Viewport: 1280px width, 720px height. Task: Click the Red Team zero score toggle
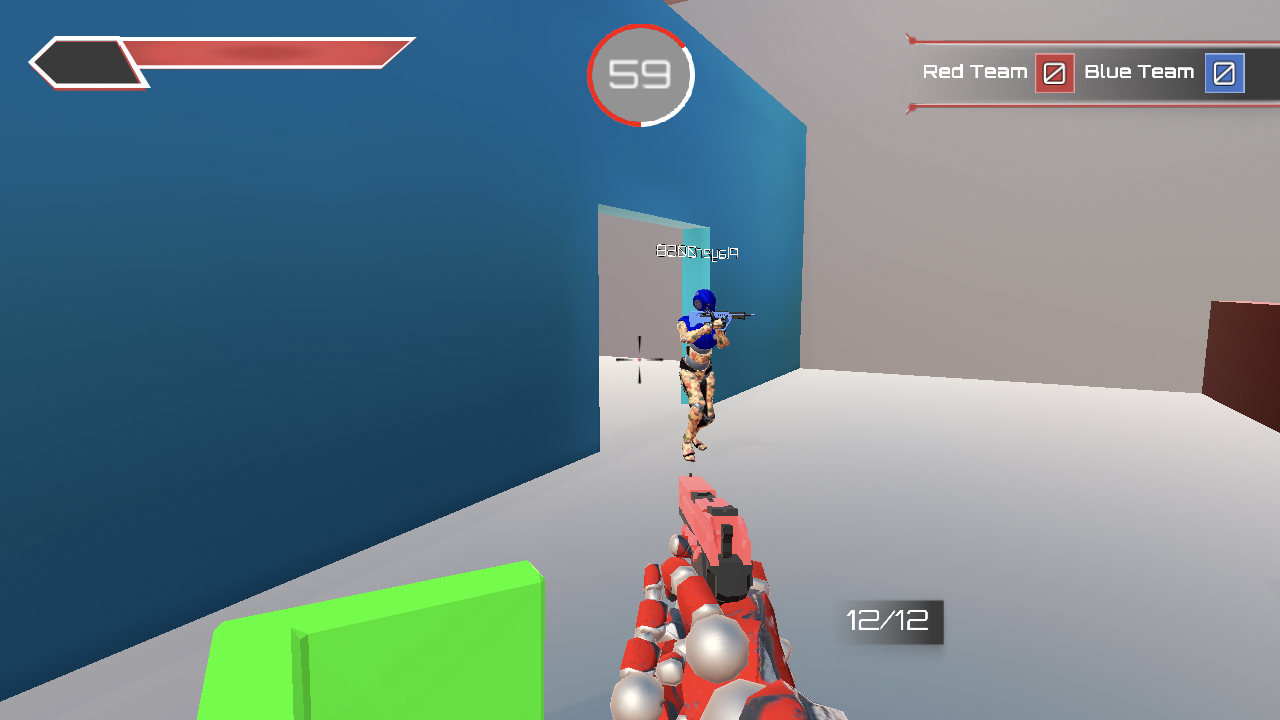1053,72
